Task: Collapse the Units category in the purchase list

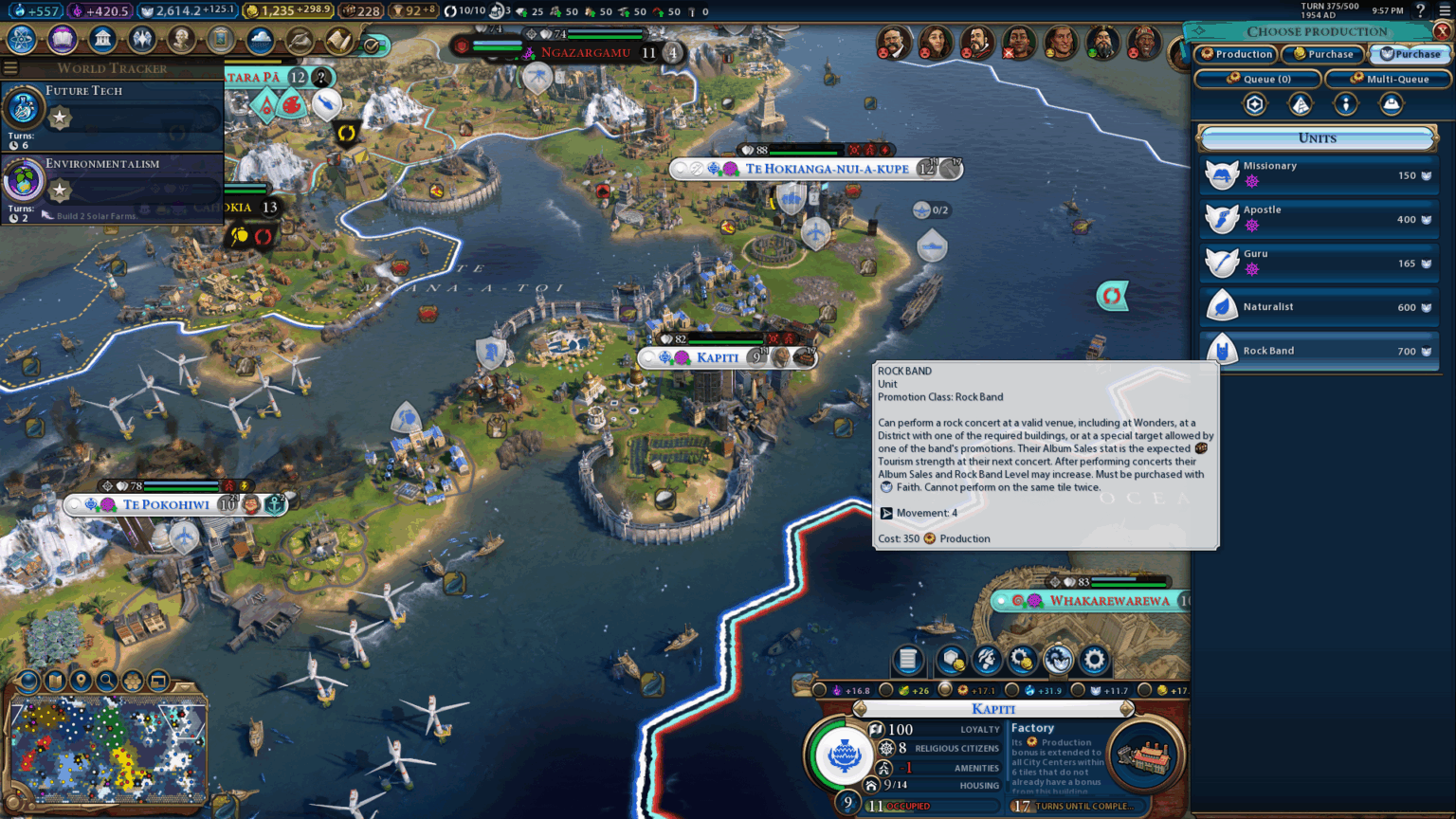Action: (x=1319, y=138)
